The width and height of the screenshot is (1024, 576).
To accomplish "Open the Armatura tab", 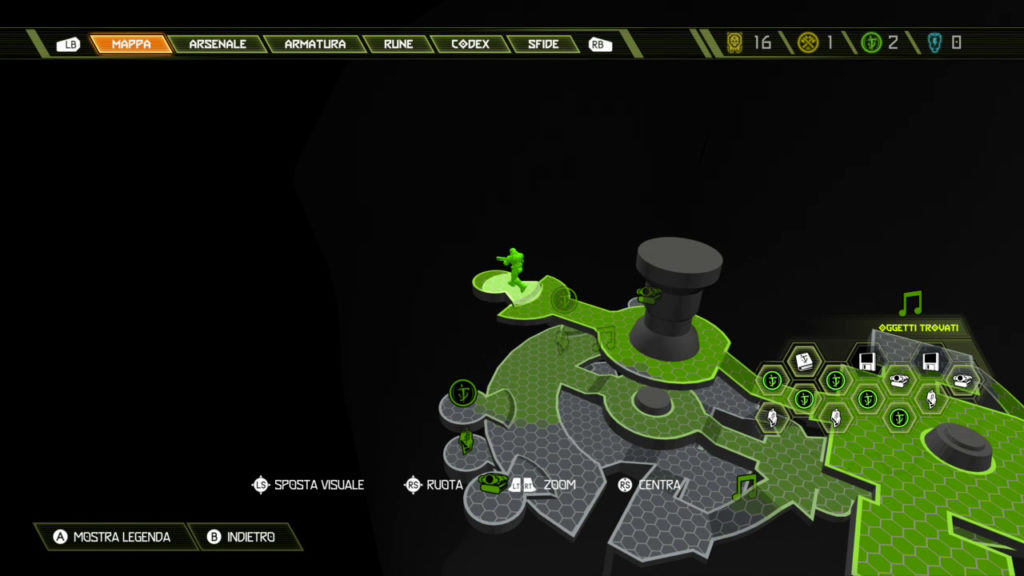I will click(314, 44).
